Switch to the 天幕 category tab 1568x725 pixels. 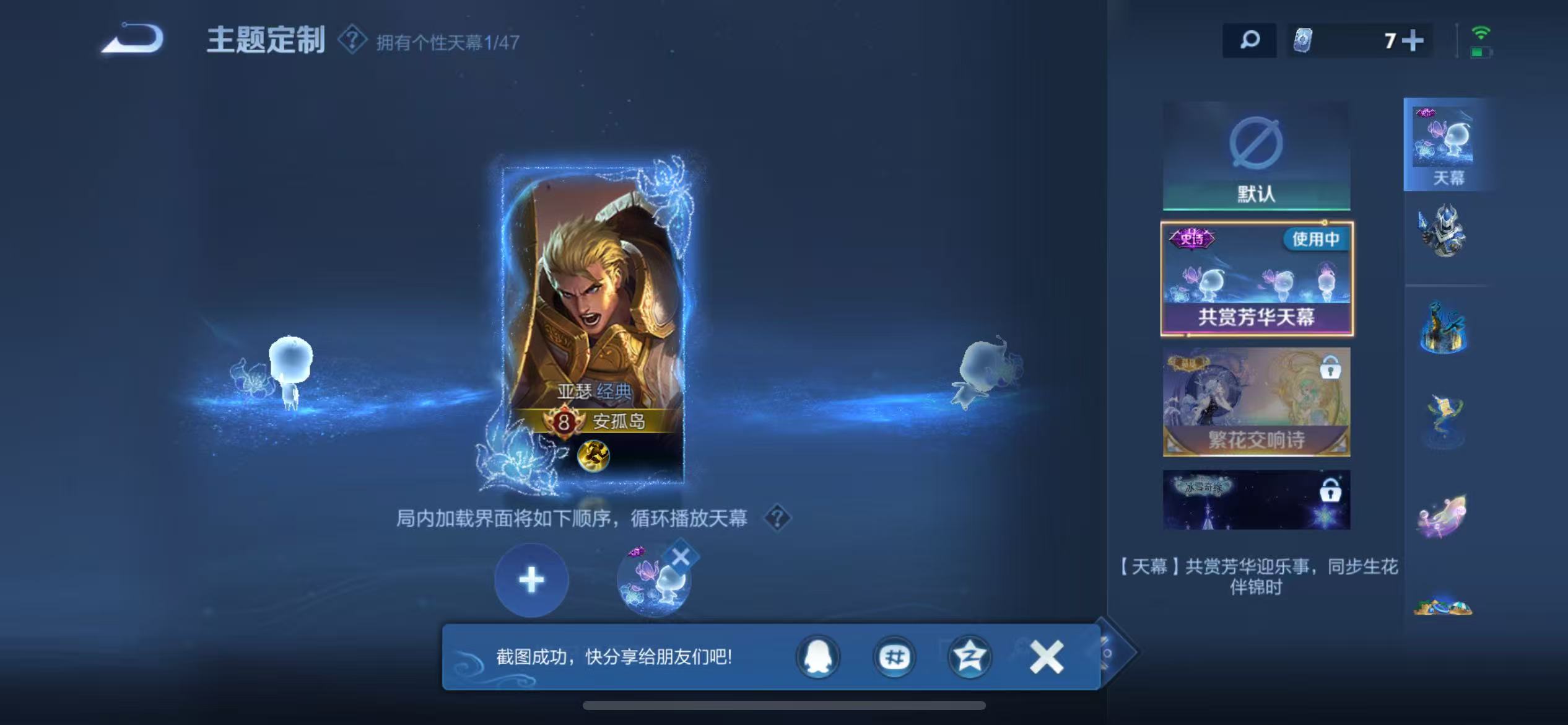point(1447,143)
